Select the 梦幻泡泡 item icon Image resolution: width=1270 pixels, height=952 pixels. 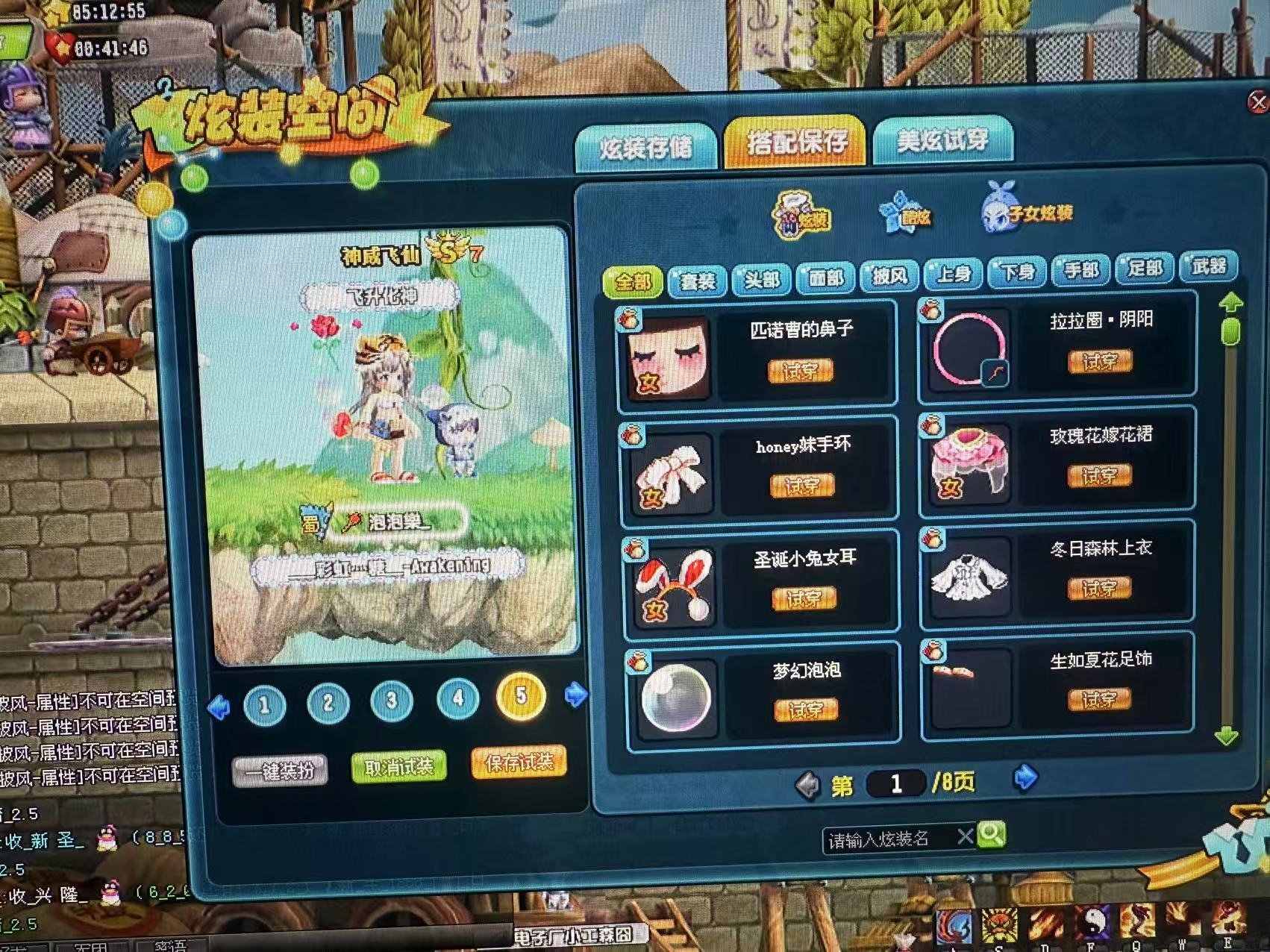(x=676, y=698)
